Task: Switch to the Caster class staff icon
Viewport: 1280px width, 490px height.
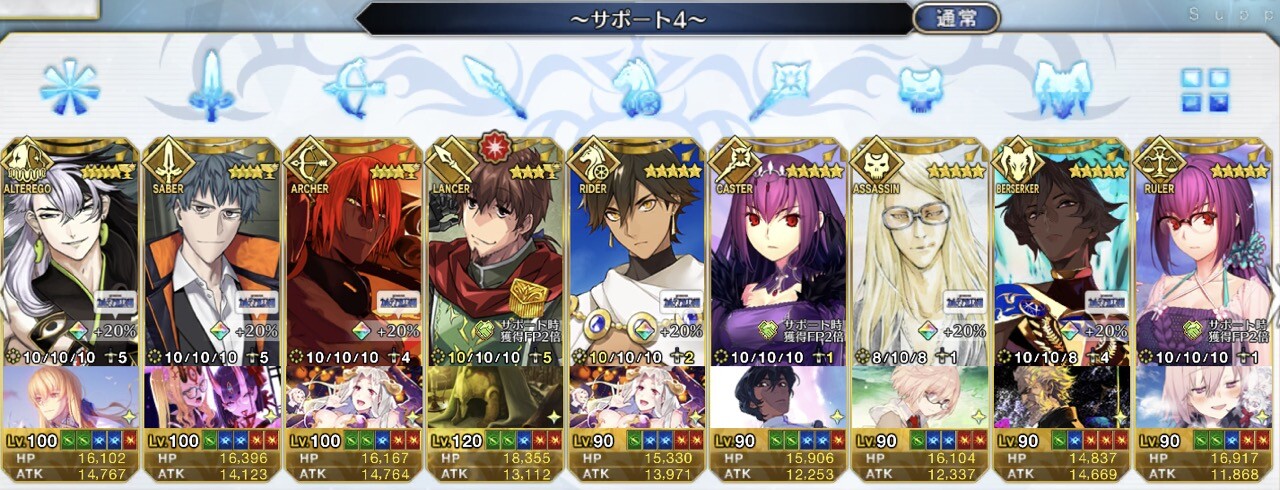Action: (779, 87)
